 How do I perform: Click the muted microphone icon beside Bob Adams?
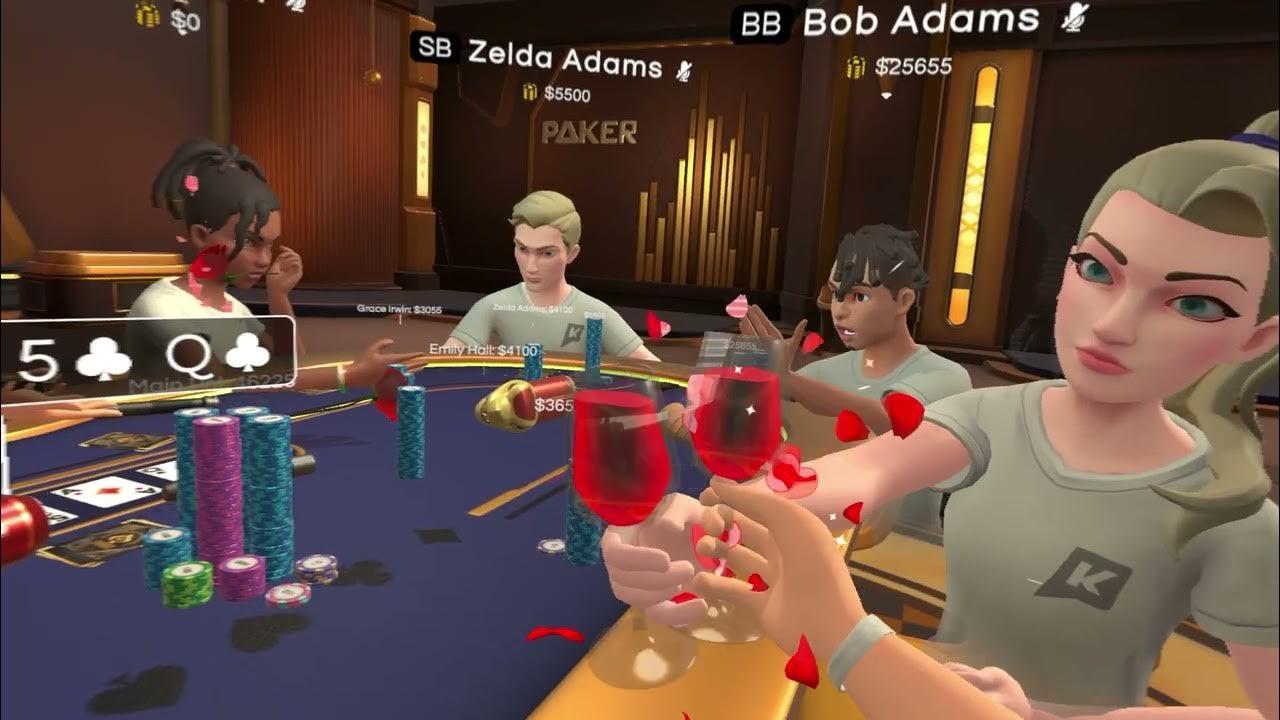point(1074,16)
